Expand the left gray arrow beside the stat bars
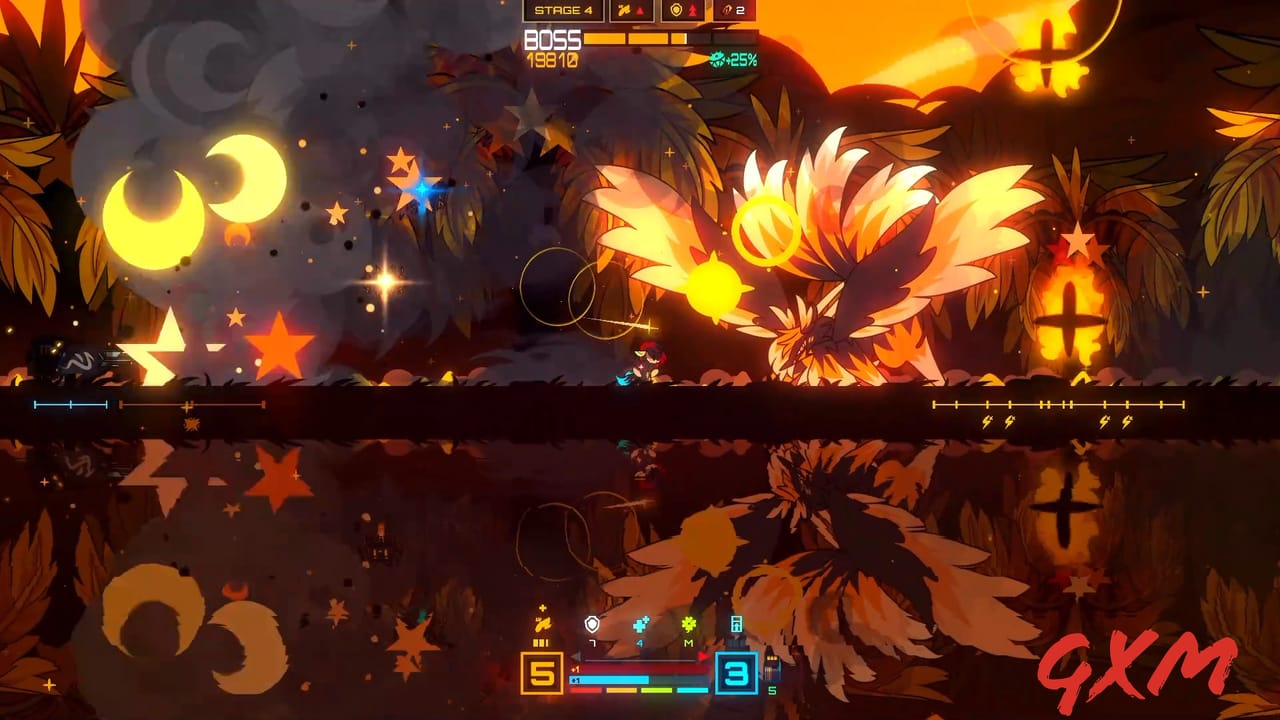This screenshot has height=720, width=1280. (576, 656)
